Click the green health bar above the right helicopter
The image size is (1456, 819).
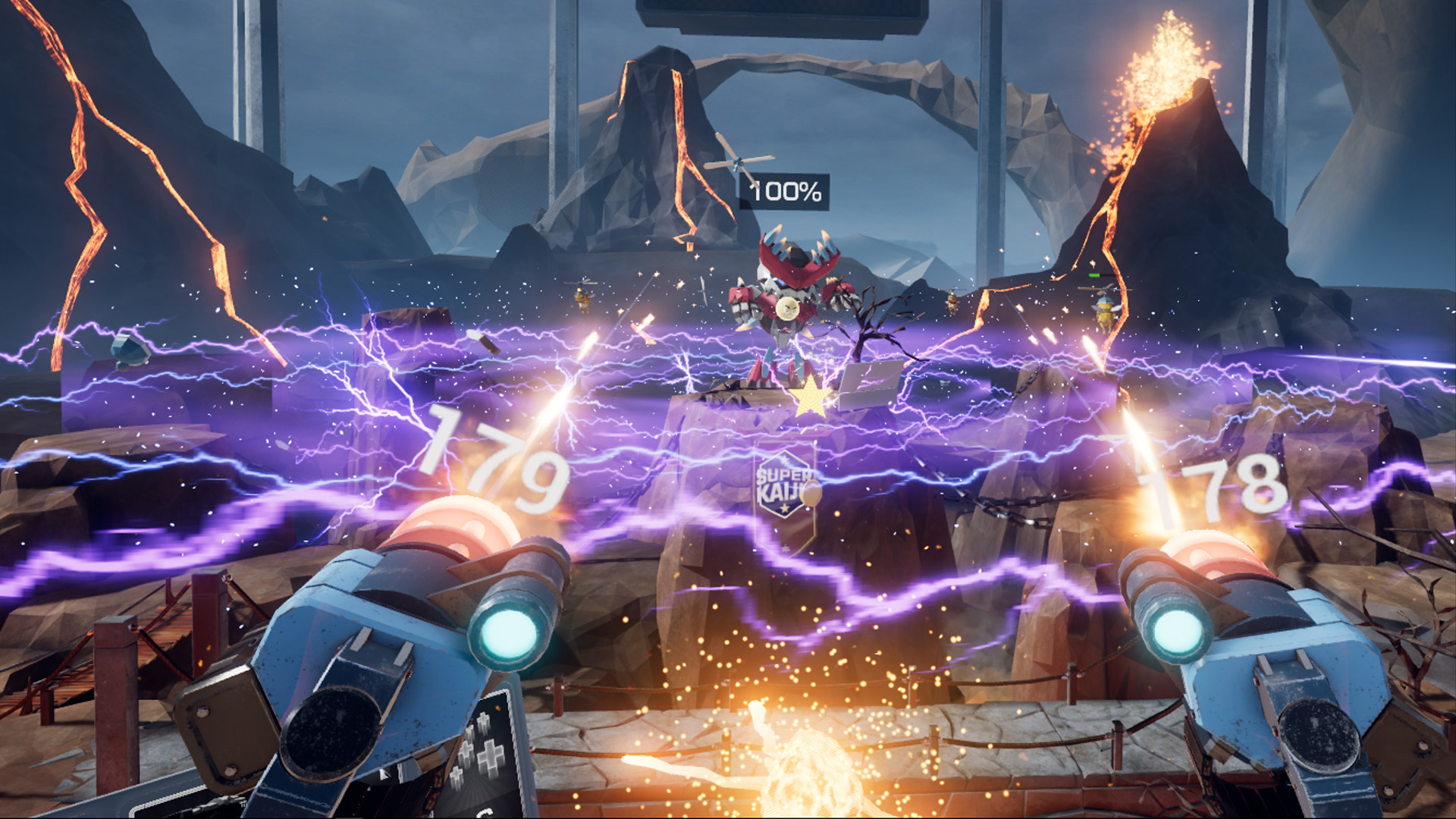pos(1094,275)
